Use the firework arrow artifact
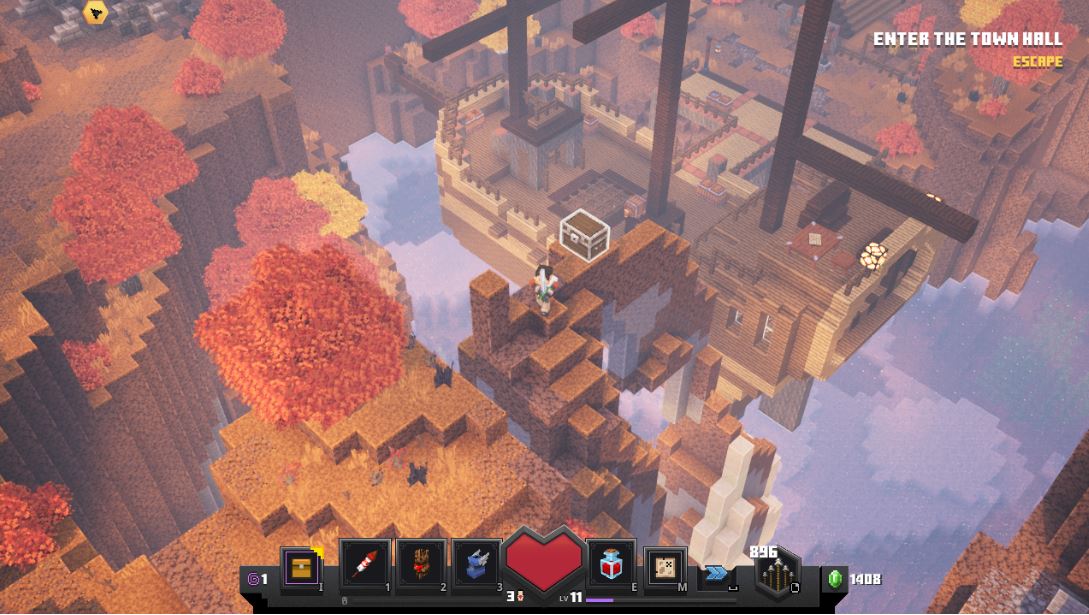Image resolution: width=1089 pixels, height=615 pixels. pyautogui.click(x=364, y=565)
